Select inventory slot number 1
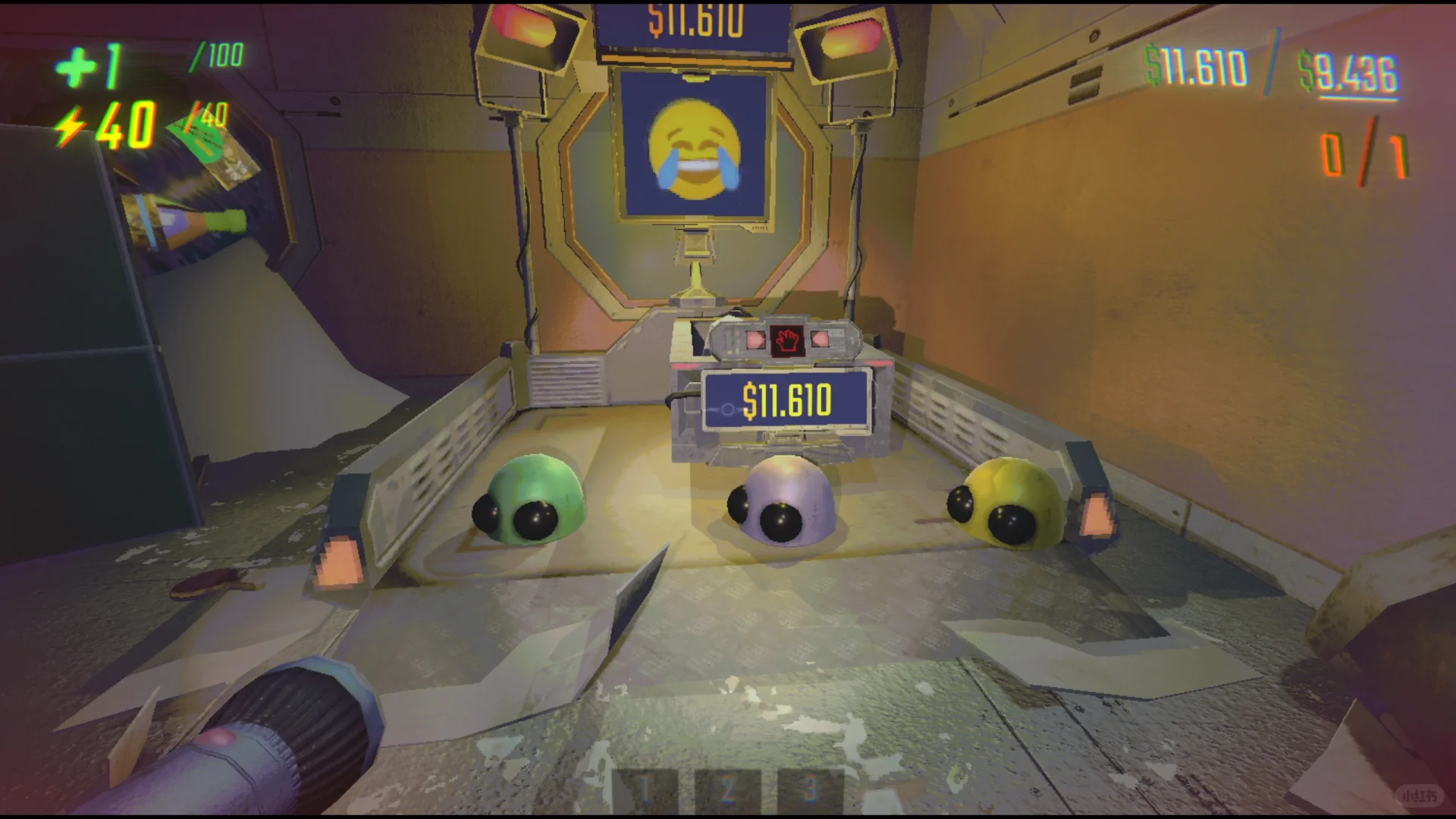This screenshot has height=819, width=1456. point(644,791)
